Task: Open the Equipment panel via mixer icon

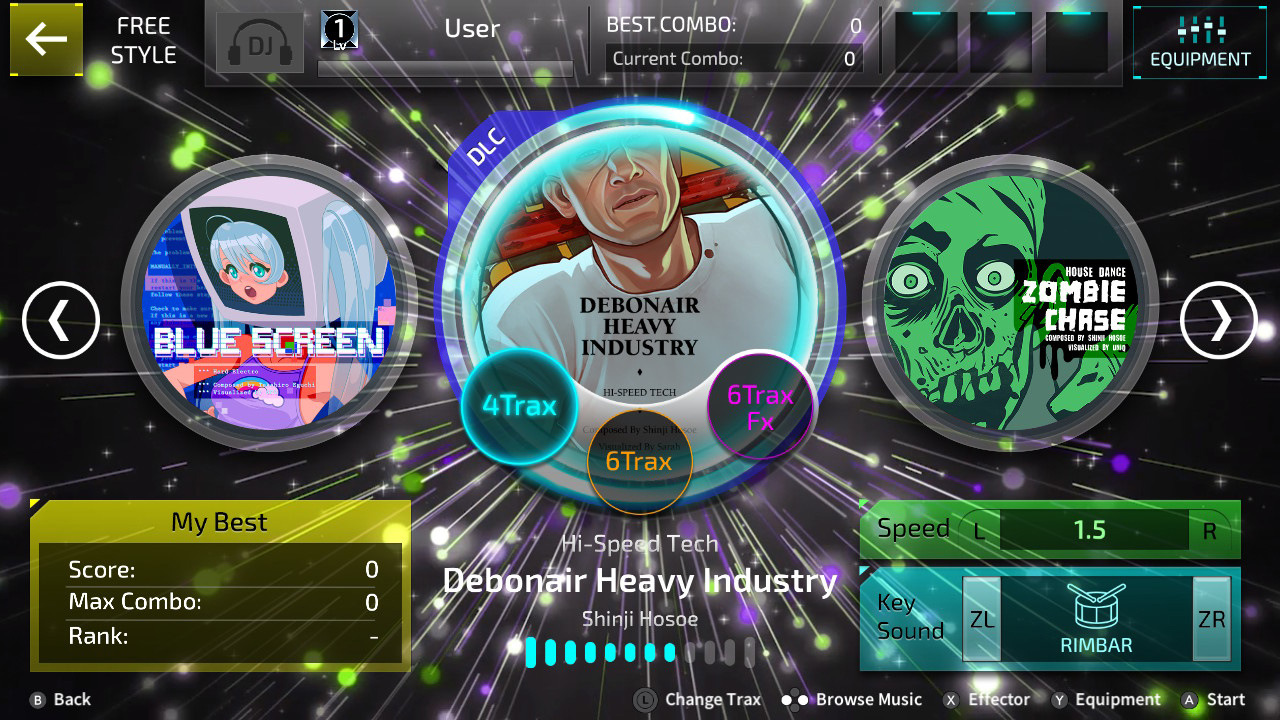Action: coord(1199,42)
